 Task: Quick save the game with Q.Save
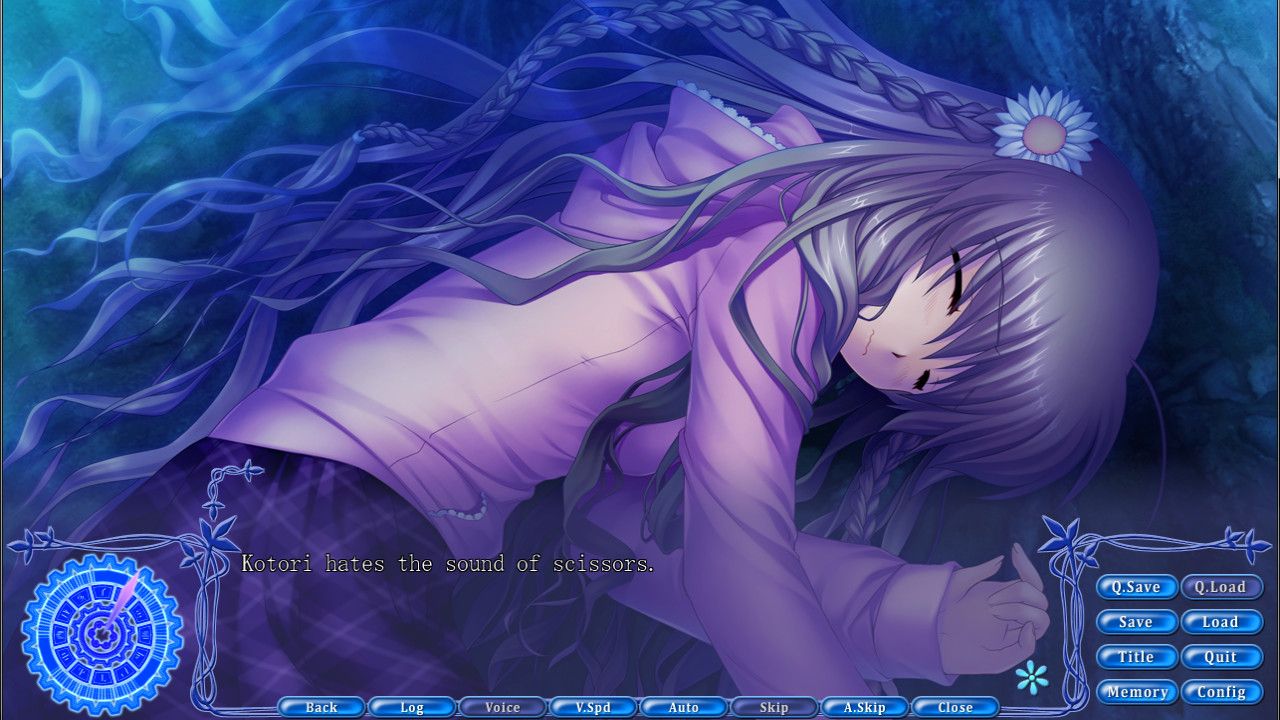coord(1136,587)
